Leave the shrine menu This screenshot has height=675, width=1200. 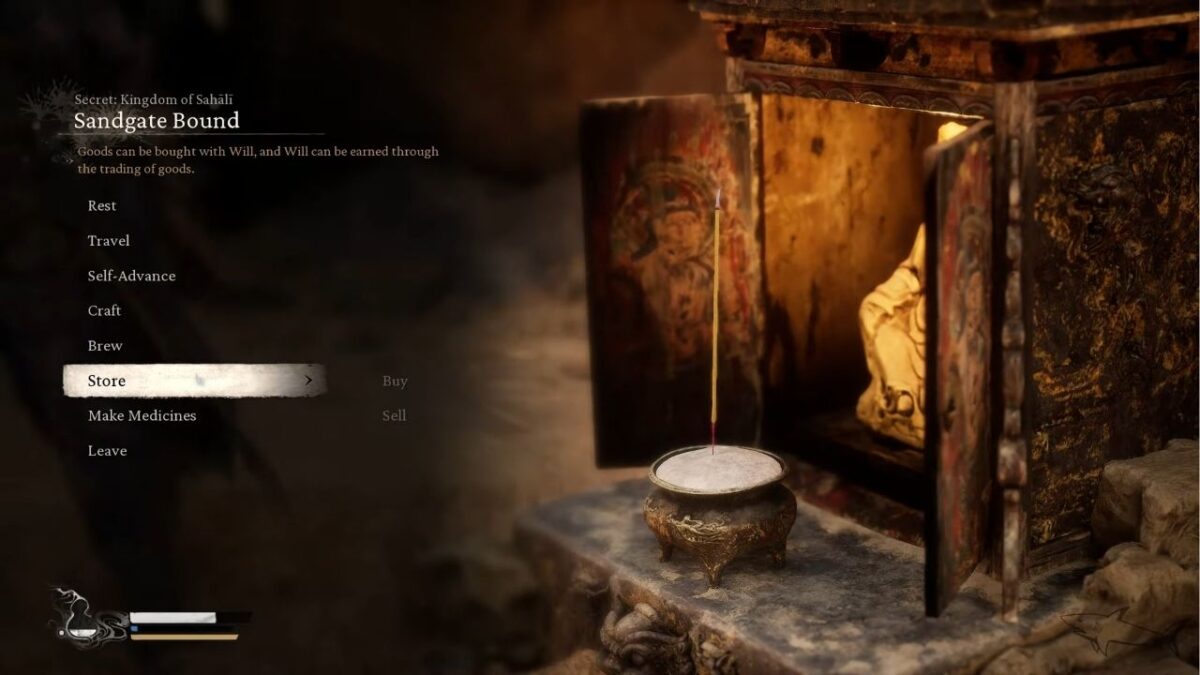pos(107,451)
